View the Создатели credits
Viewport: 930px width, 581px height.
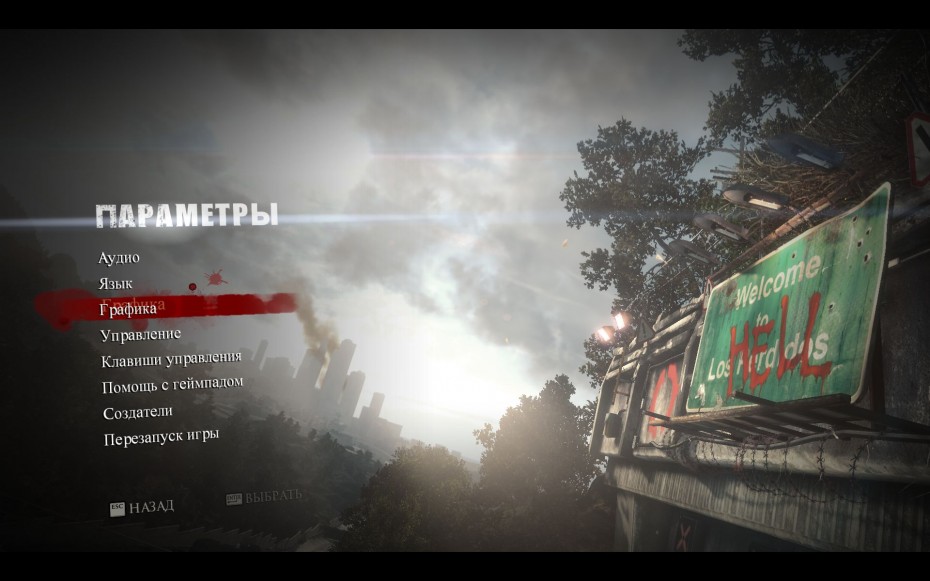click(x=138, y=411)
